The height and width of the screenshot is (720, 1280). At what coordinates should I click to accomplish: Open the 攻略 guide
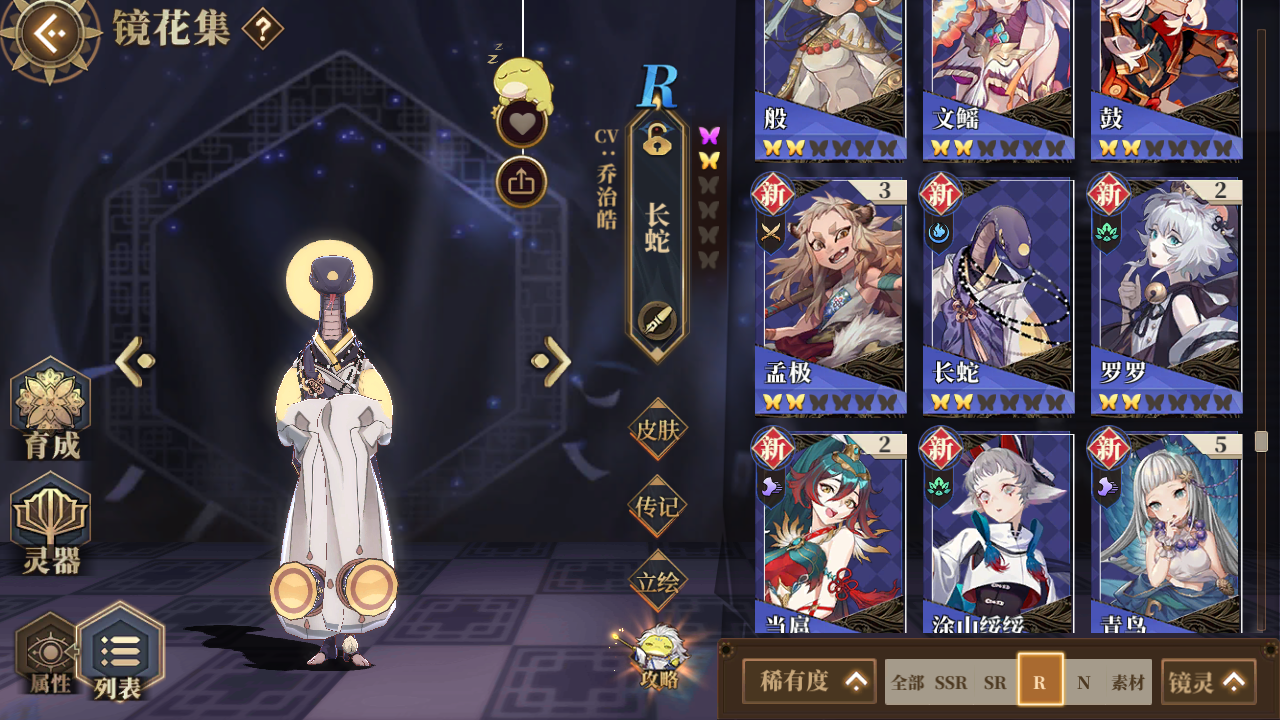tap(660, 658)
